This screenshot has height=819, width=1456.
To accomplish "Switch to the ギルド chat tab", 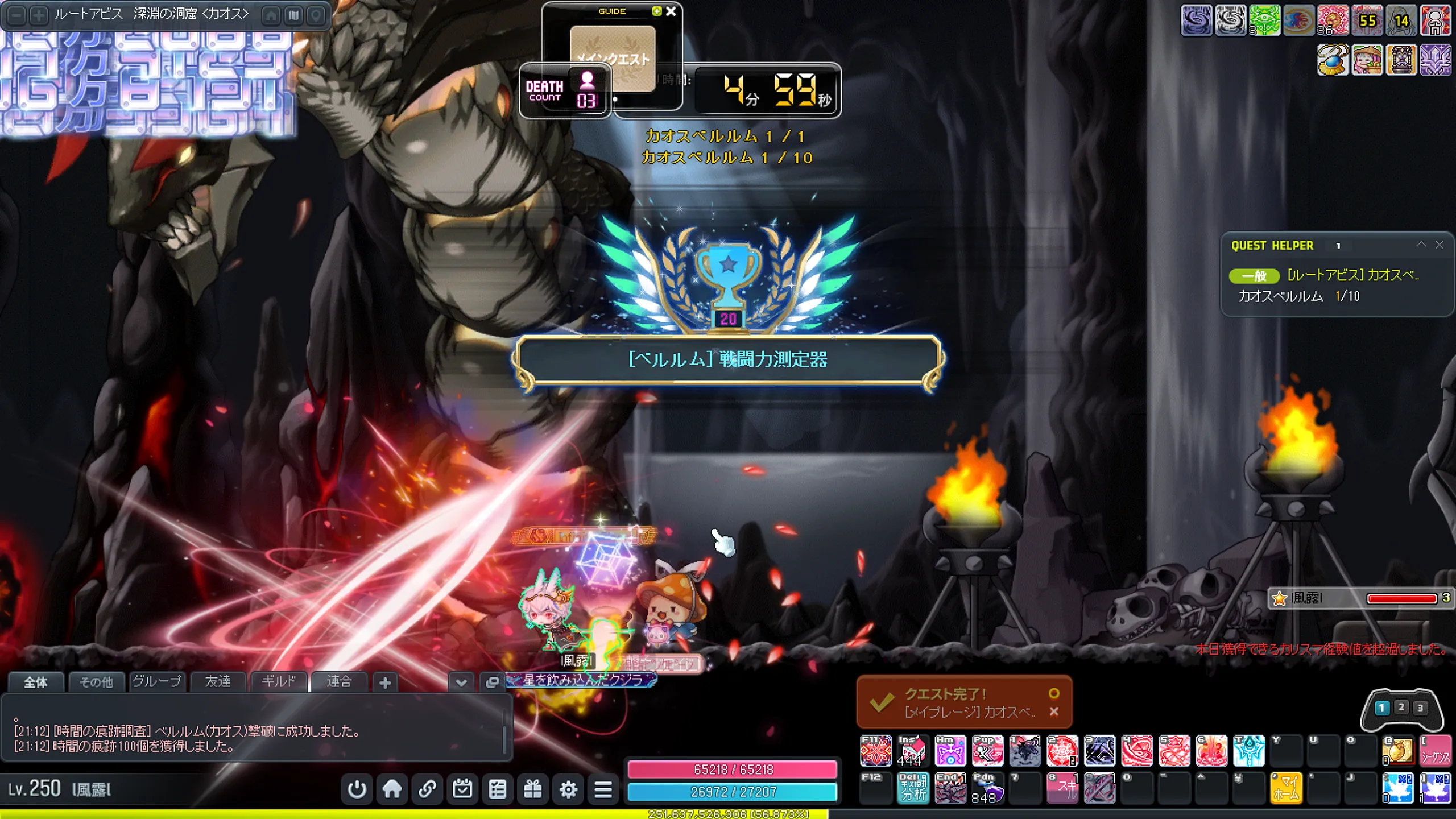I will 279,681.
